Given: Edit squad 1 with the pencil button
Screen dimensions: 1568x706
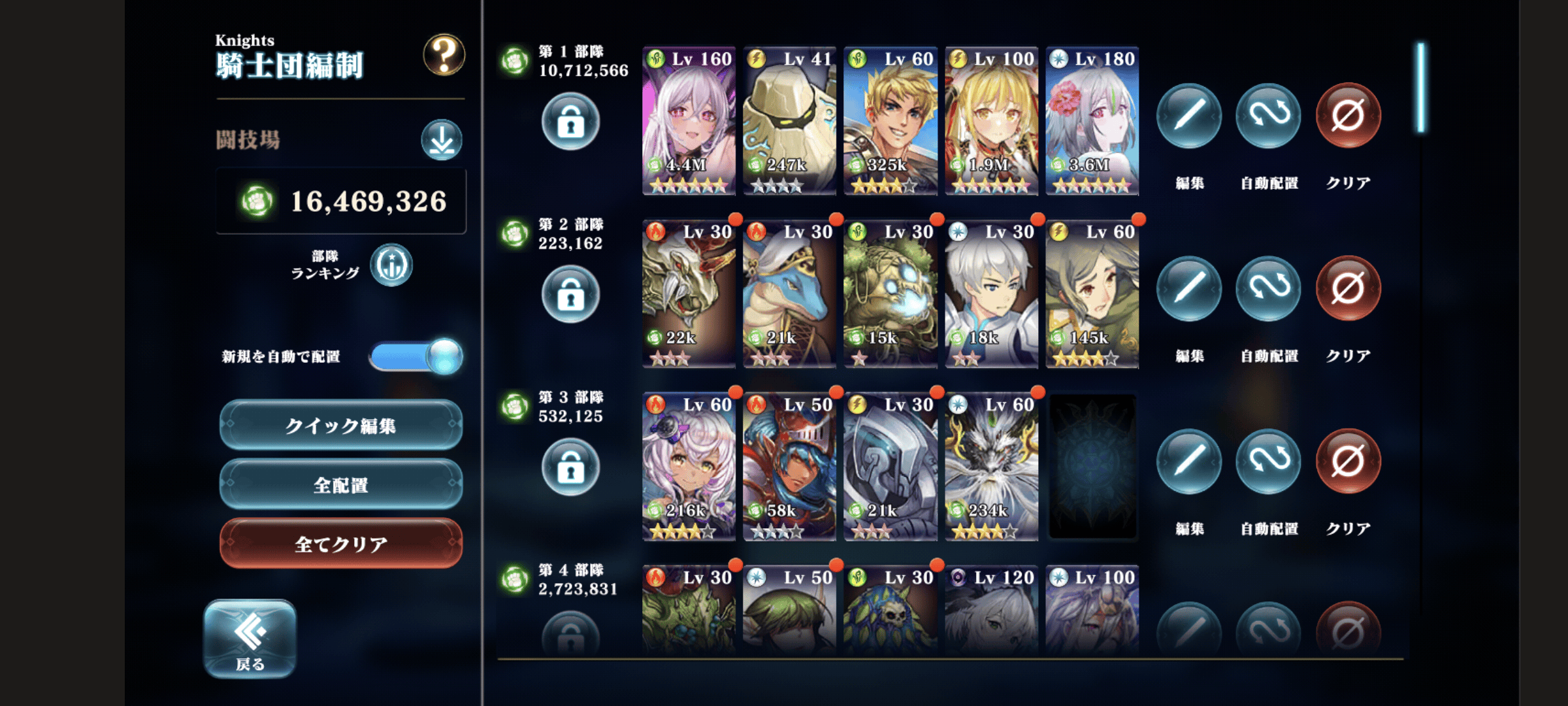Looking at the screenshot, I should 1189,116.
